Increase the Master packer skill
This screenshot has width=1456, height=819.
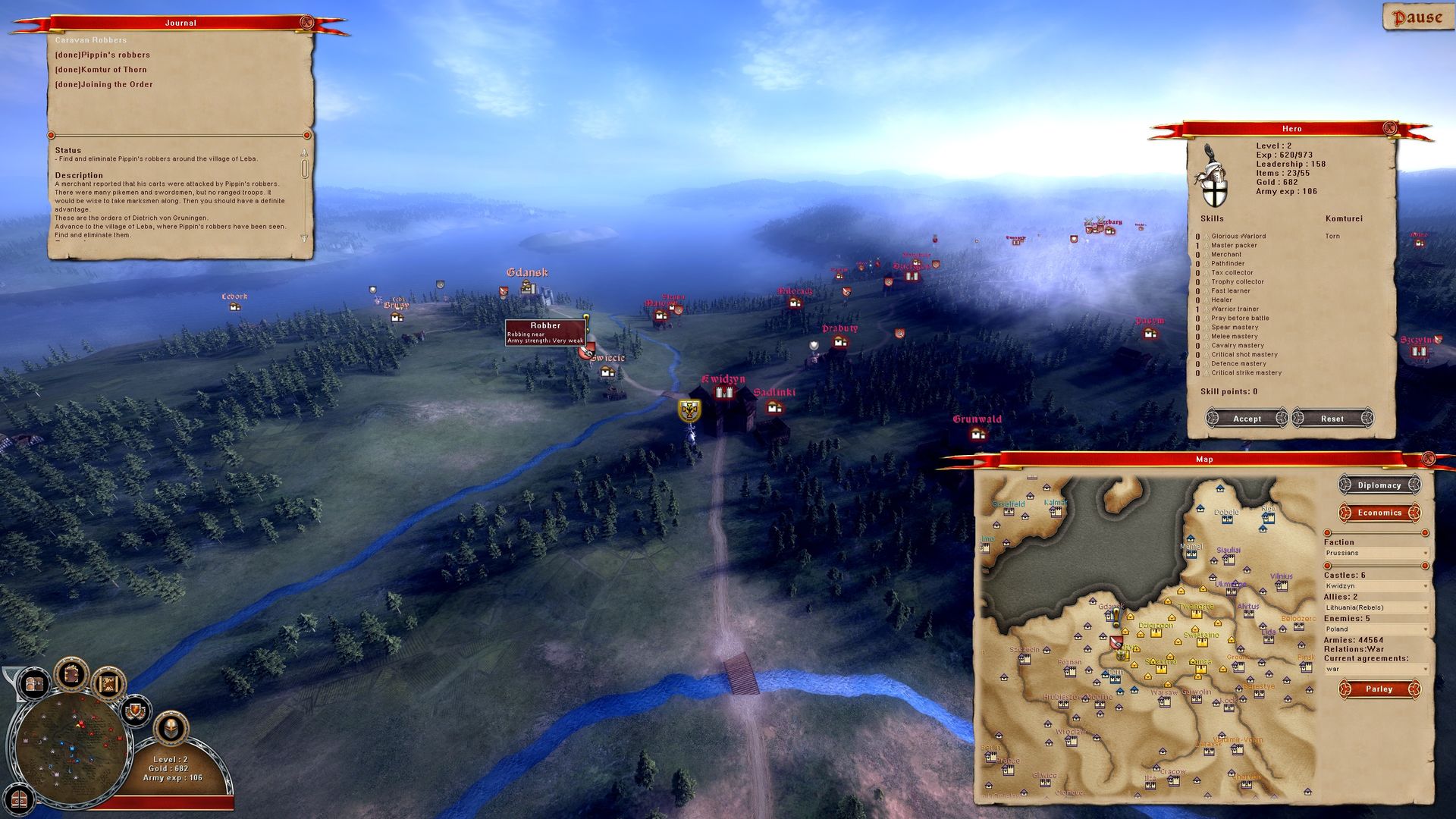click(x=1205, y=245)
